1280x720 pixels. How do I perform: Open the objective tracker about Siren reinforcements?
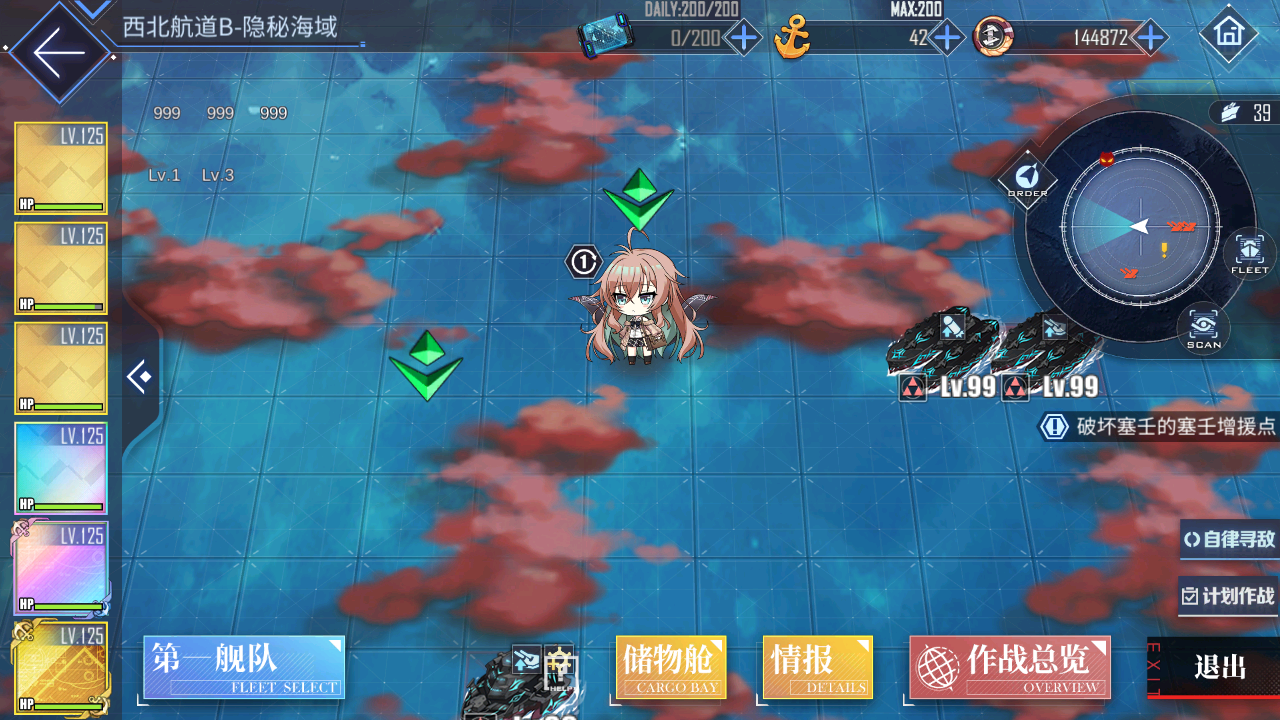(x=1160, y=427)
